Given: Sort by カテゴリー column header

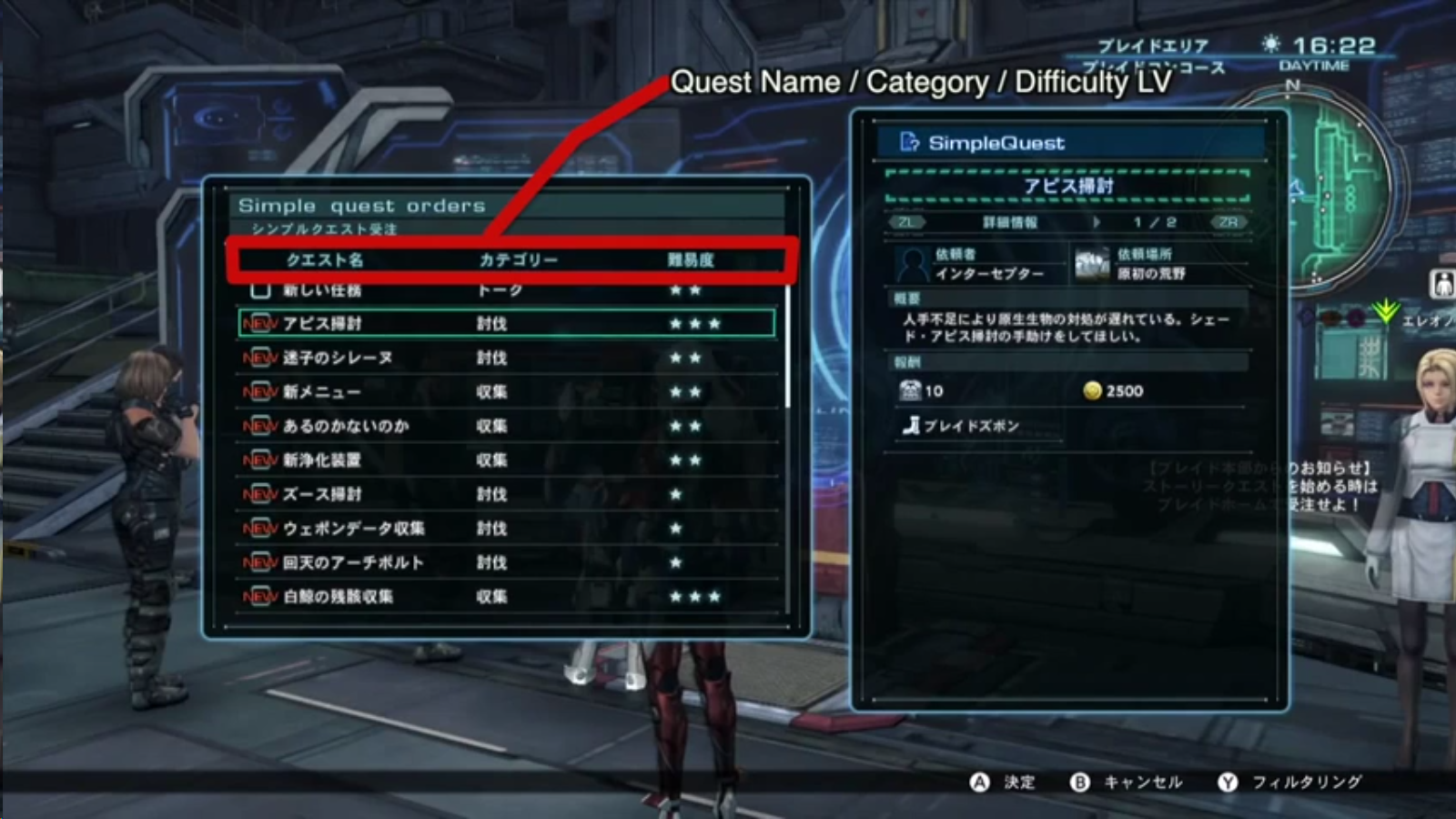Looking at the screenshot, I should coord(518,260).
